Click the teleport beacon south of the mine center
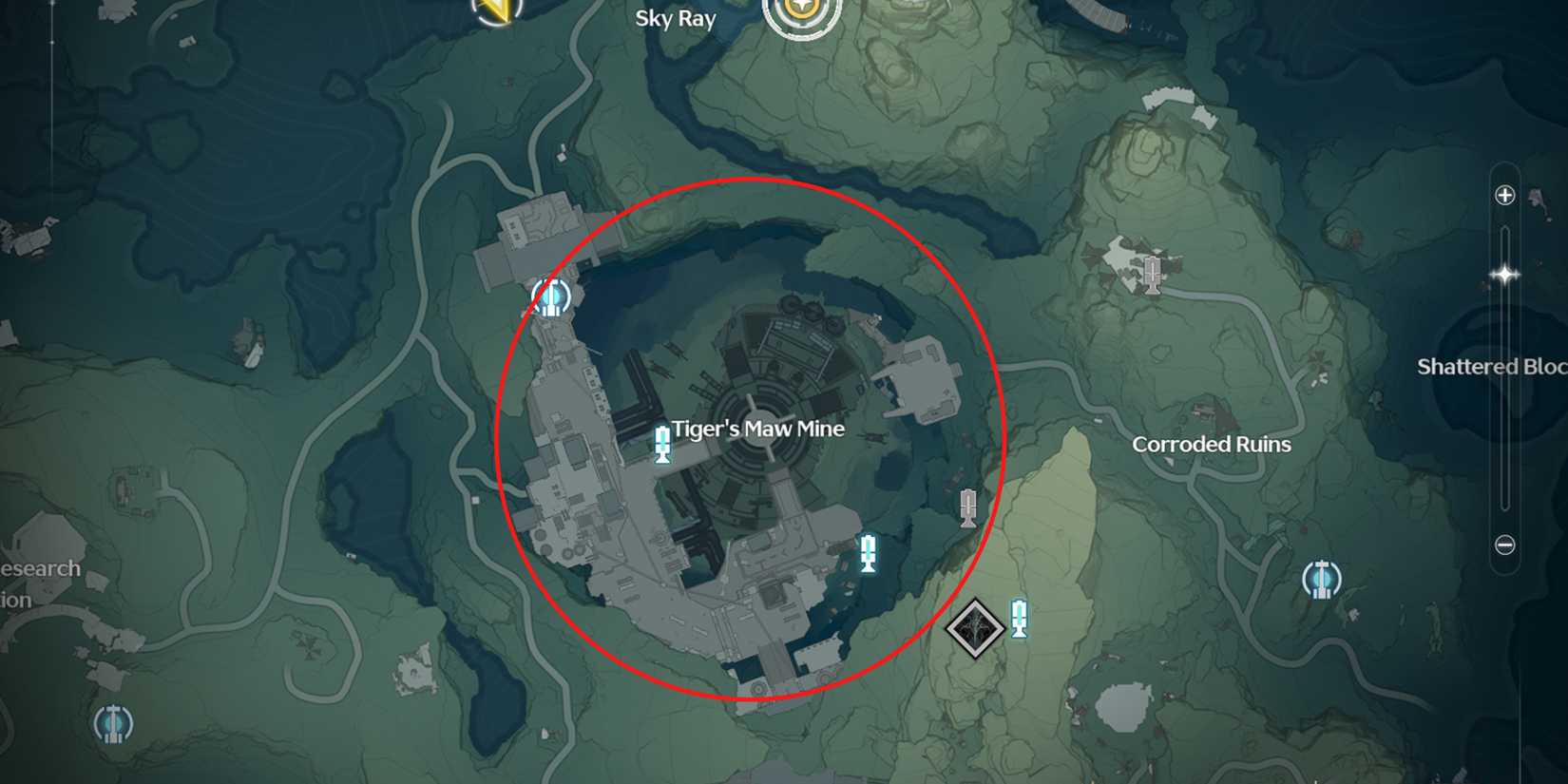This screenshot has width=1568, height=784. [x=868, y=551]
